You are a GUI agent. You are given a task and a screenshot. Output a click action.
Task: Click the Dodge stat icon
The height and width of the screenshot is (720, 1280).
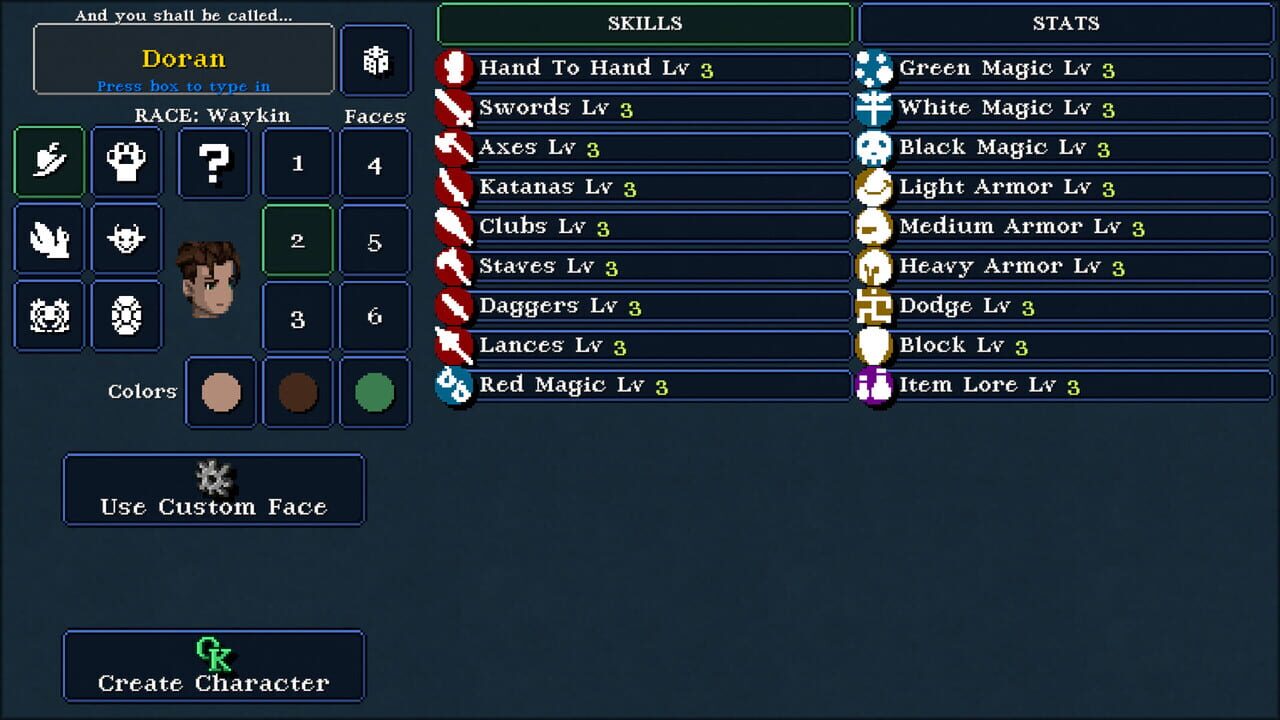tap(873, 305)
